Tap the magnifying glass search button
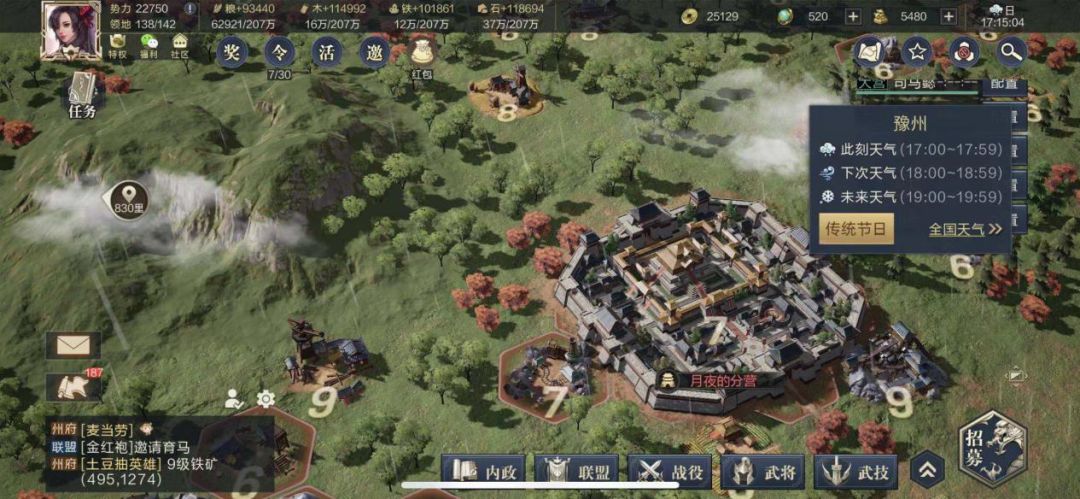 coord(1012,51)
